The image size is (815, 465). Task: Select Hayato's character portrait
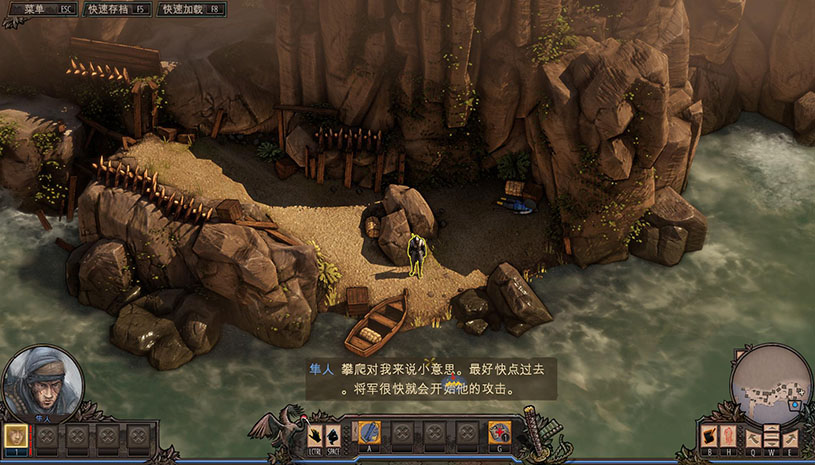[43, 384]
